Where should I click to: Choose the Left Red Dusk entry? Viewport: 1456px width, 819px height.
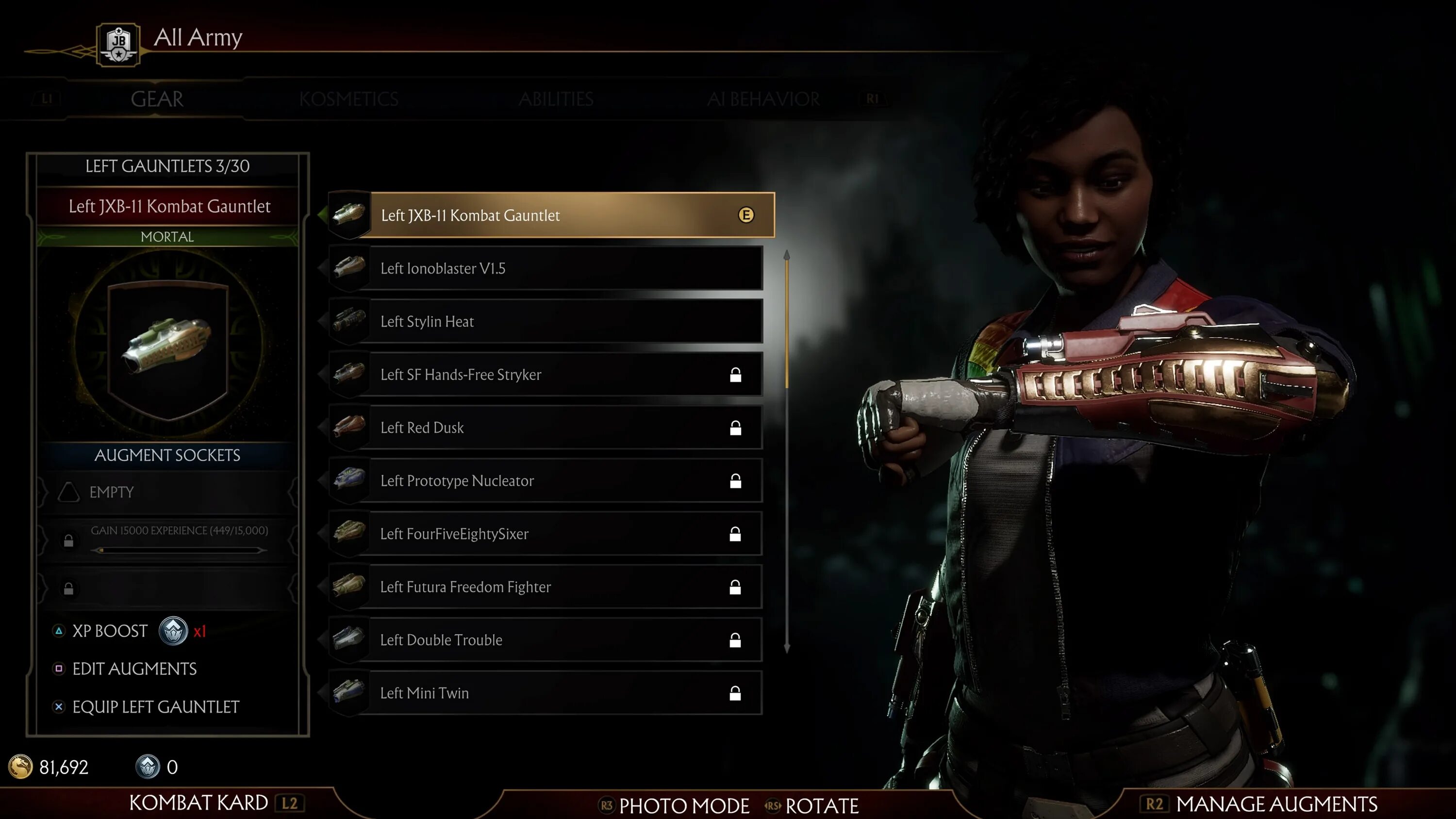tap(546, 428)
